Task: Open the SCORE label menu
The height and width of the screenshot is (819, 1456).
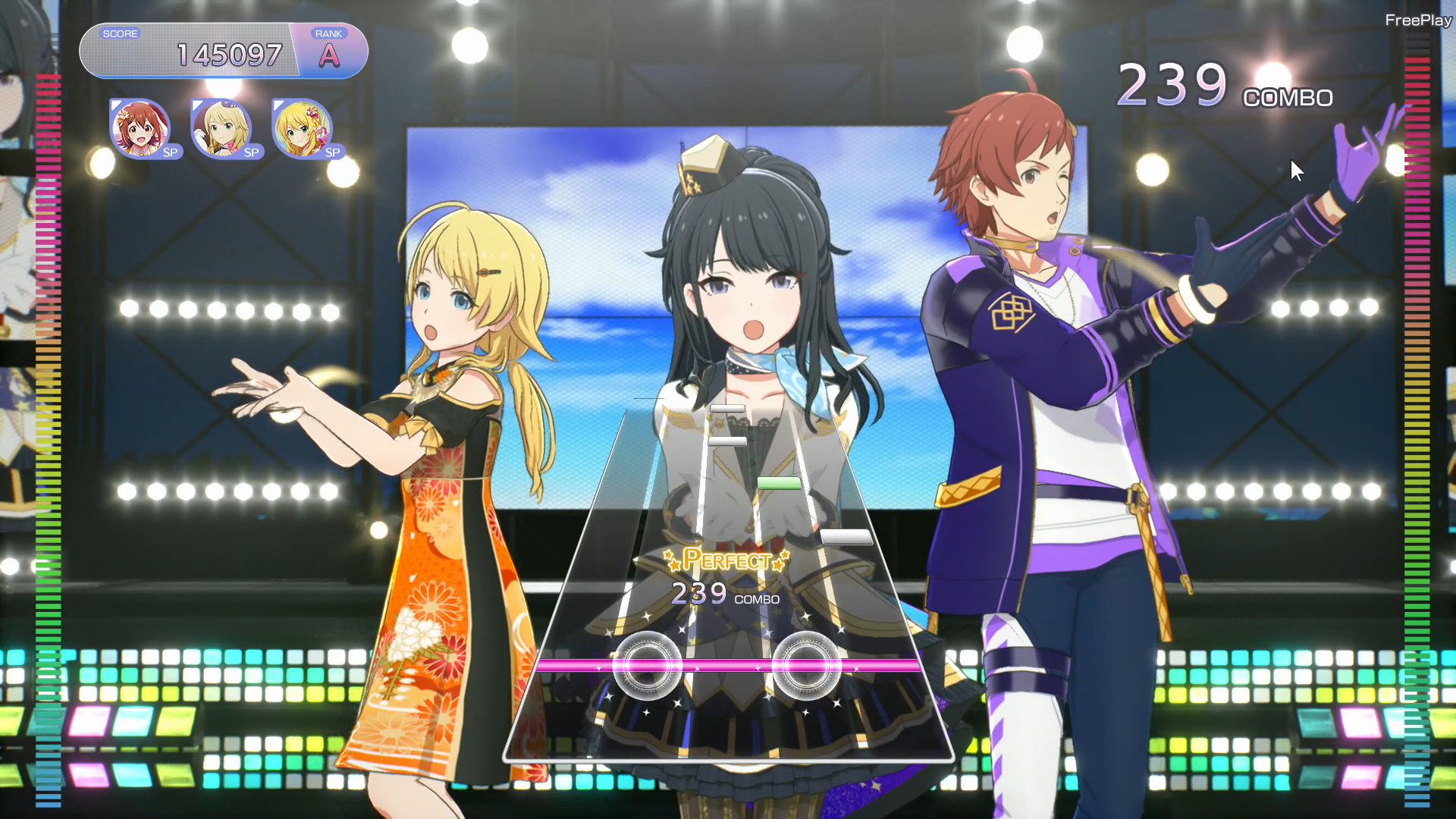Action: (121, 33)
